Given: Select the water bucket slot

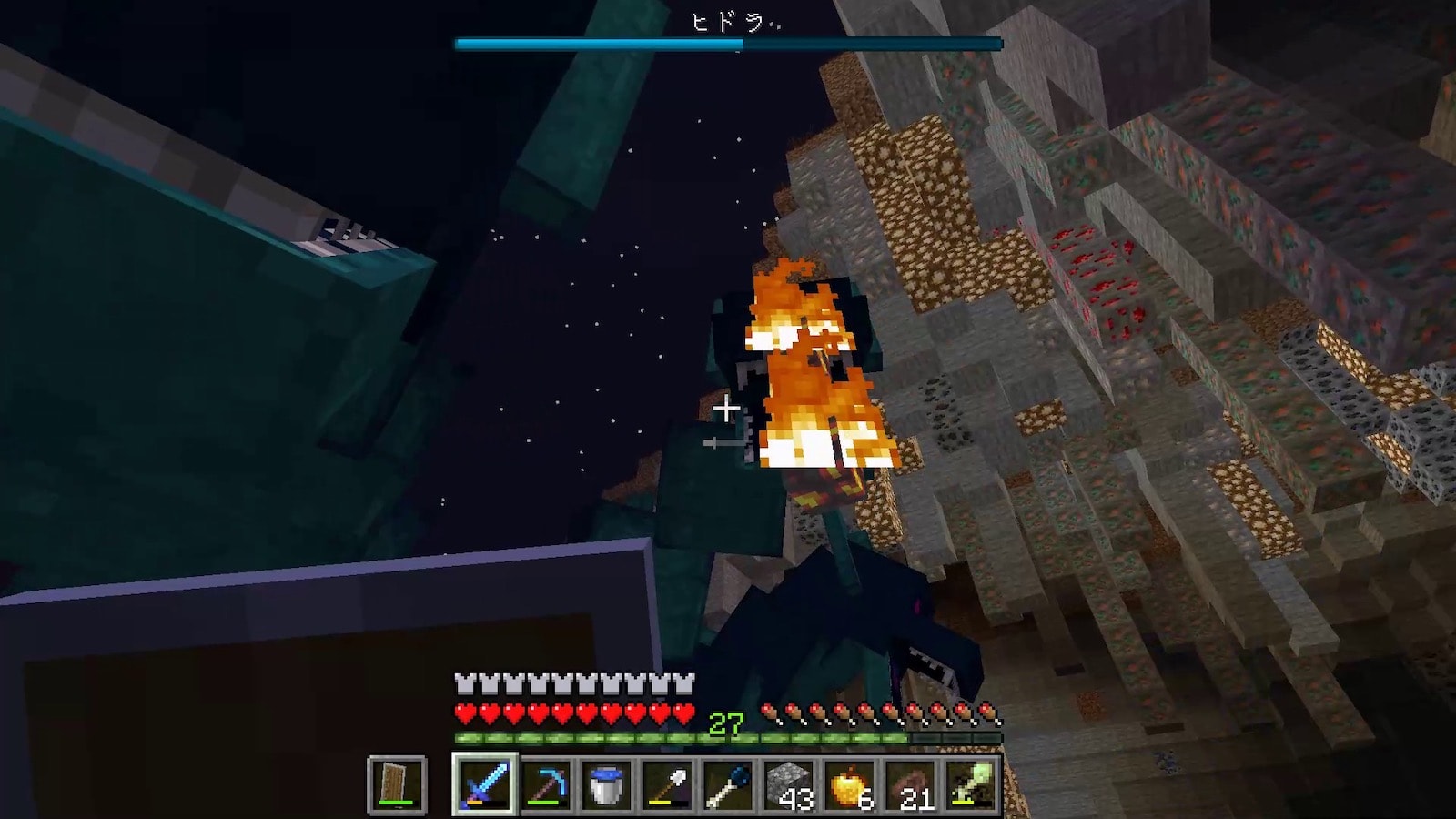Looking at the screenshot, I should 606,784.
